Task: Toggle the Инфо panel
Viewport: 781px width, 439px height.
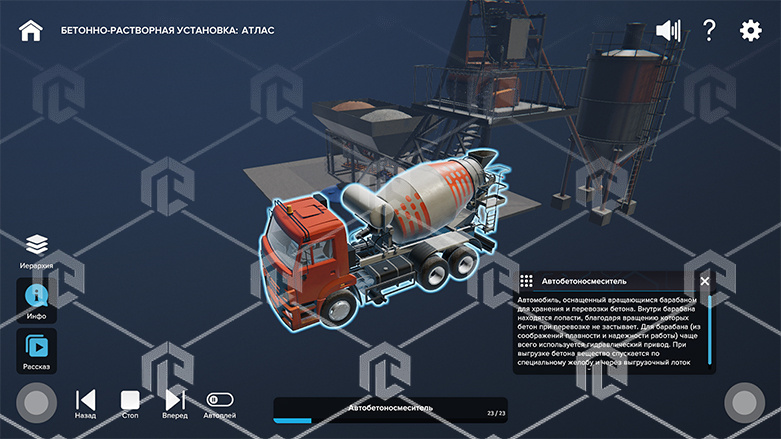Action: 36,297
